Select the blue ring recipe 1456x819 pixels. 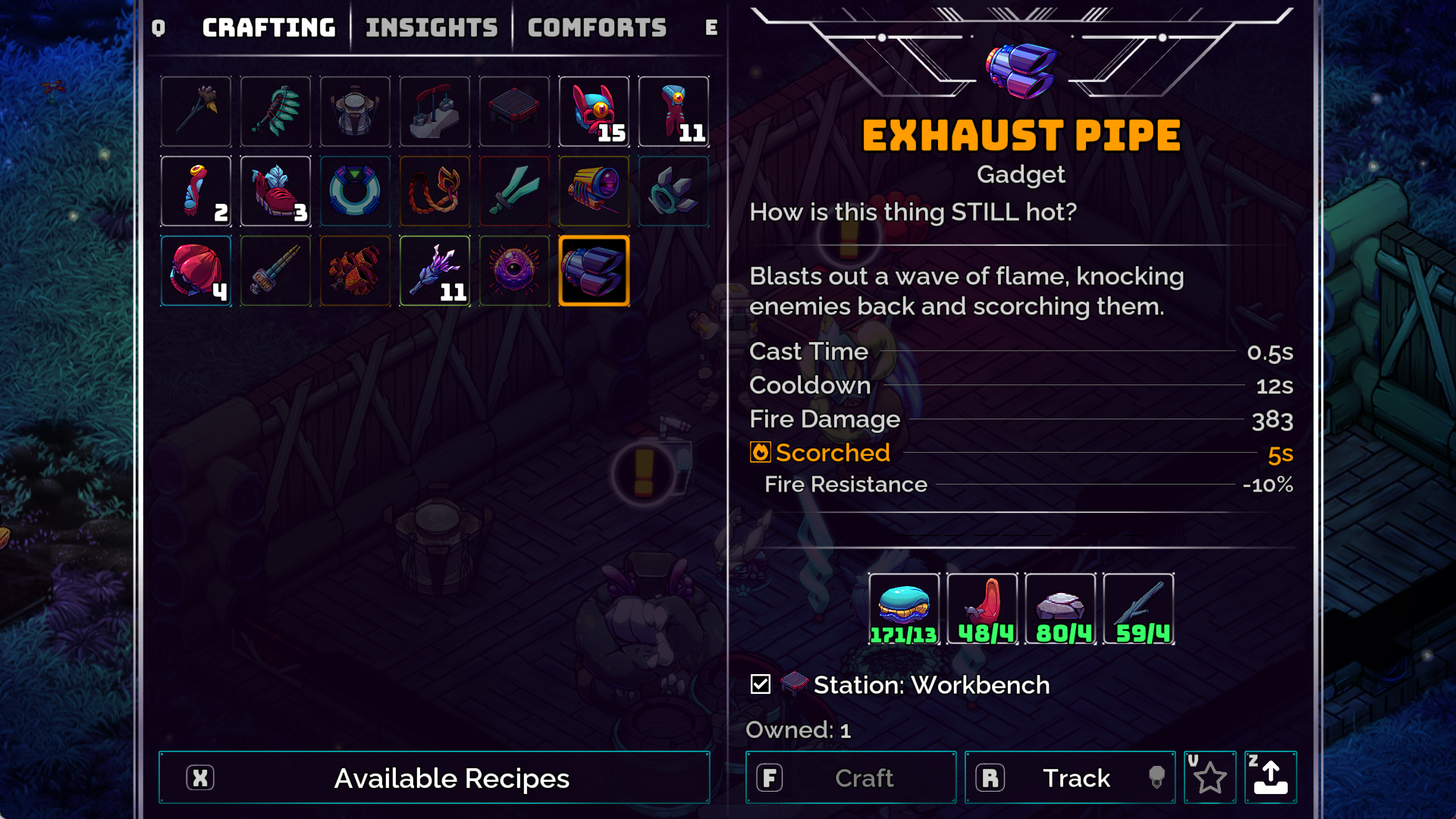coord(355,191)
